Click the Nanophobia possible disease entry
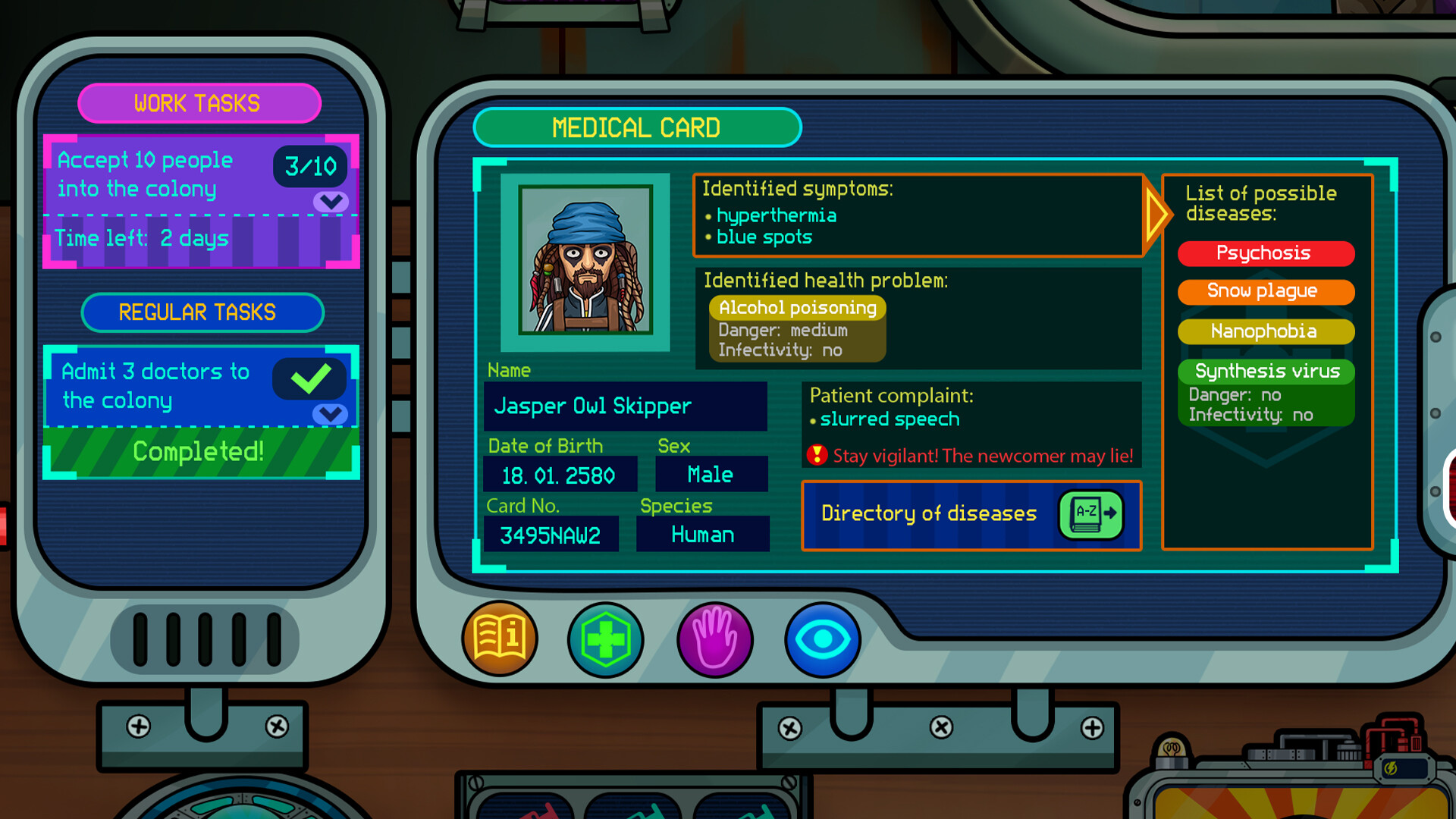 (1265, 331)
